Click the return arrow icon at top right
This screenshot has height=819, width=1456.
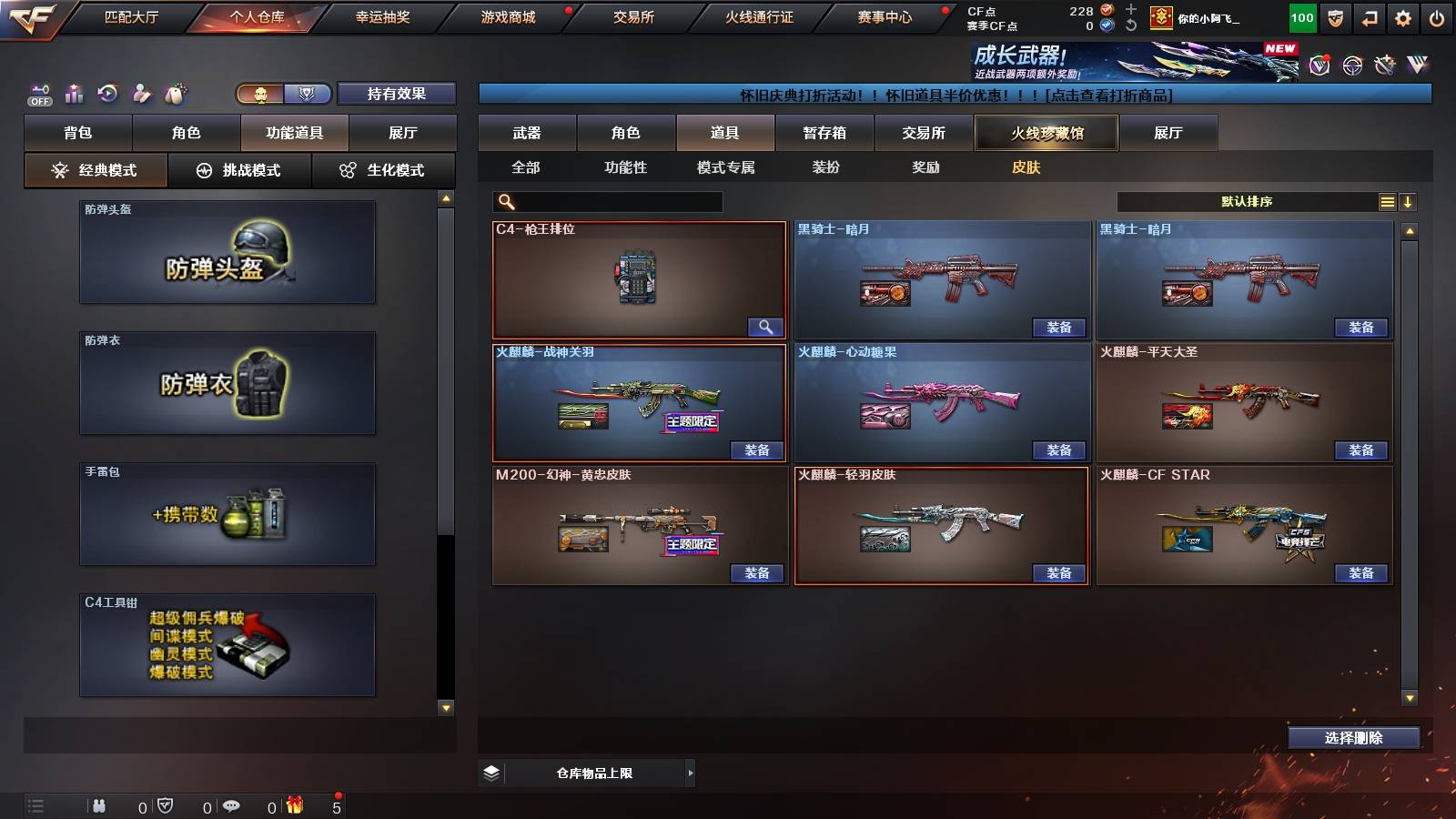point(1367,17)
